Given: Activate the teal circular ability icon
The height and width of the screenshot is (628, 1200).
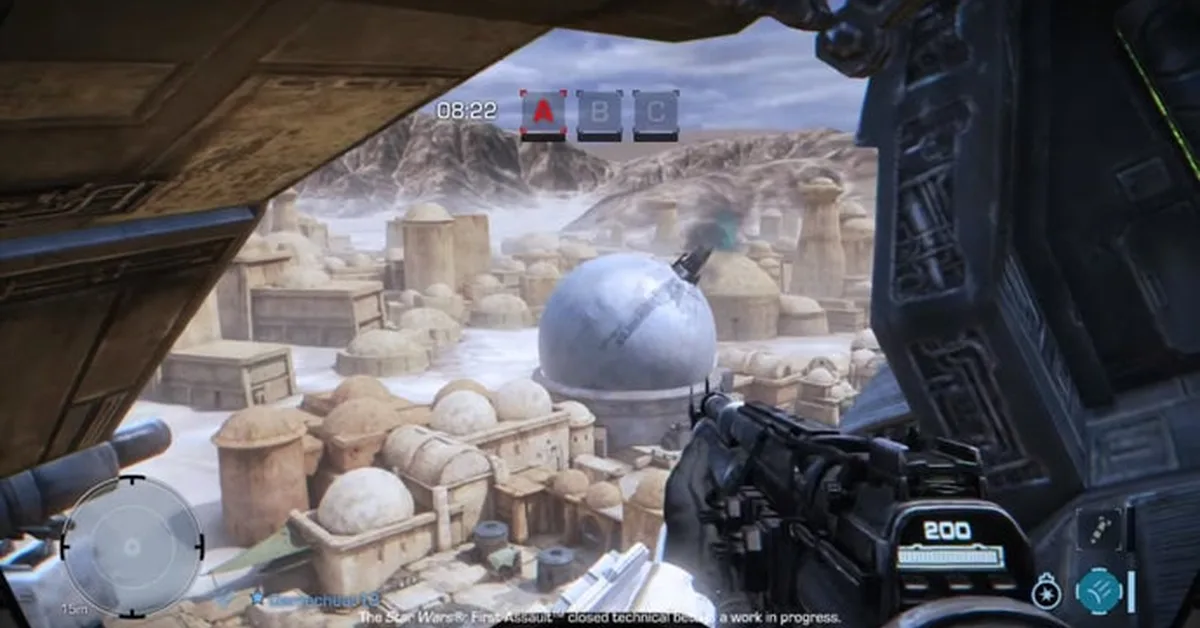Looking at the screenshot, I should click(1099, 590).
